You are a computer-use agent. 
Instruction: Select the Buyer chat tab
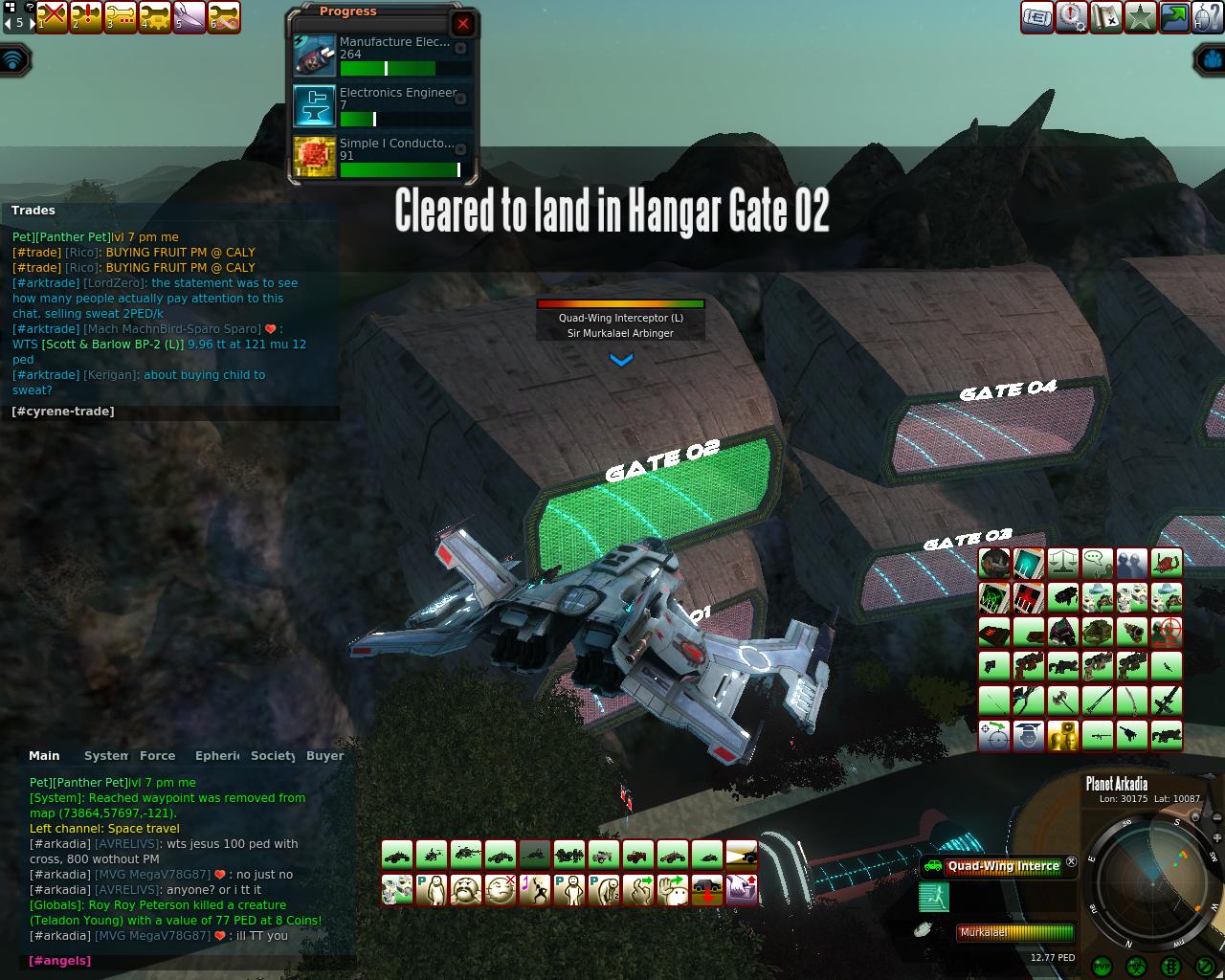pyautogui.click(x=324, y=756)
